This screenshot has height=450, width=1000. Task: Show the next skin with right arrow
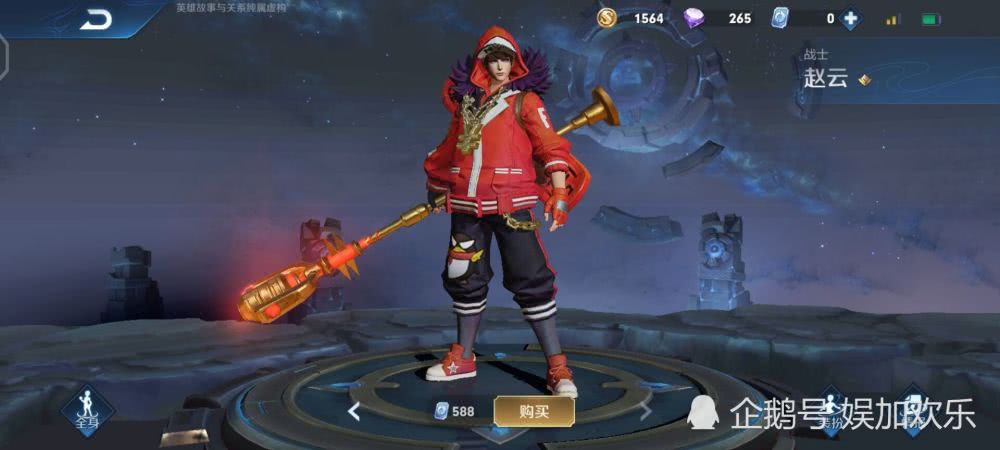point(646,411)
